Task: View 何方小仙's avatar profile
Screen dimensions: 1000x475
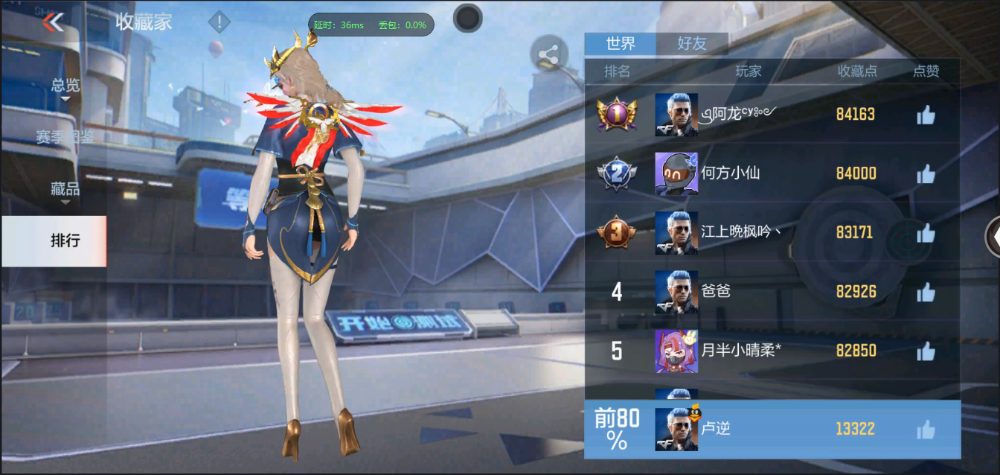Action: click(676, 174)
